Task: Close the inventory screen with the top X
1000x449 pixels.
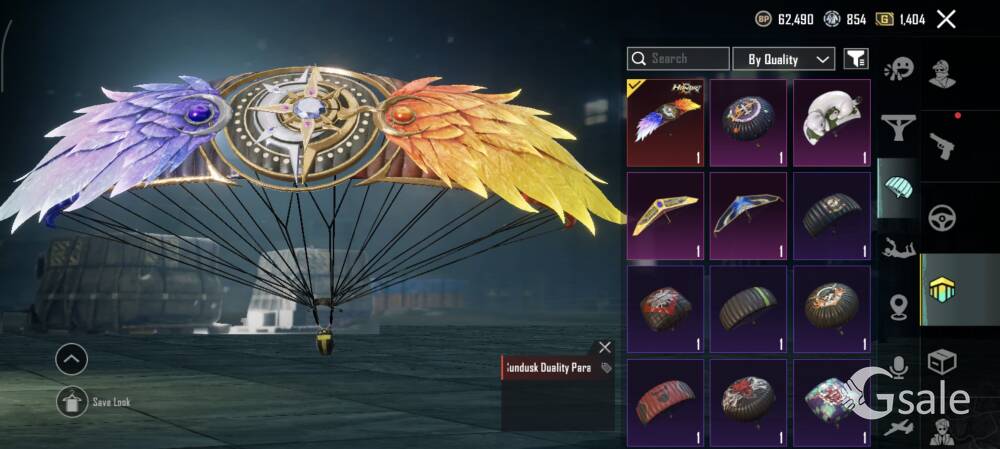Action: (946, 19)
